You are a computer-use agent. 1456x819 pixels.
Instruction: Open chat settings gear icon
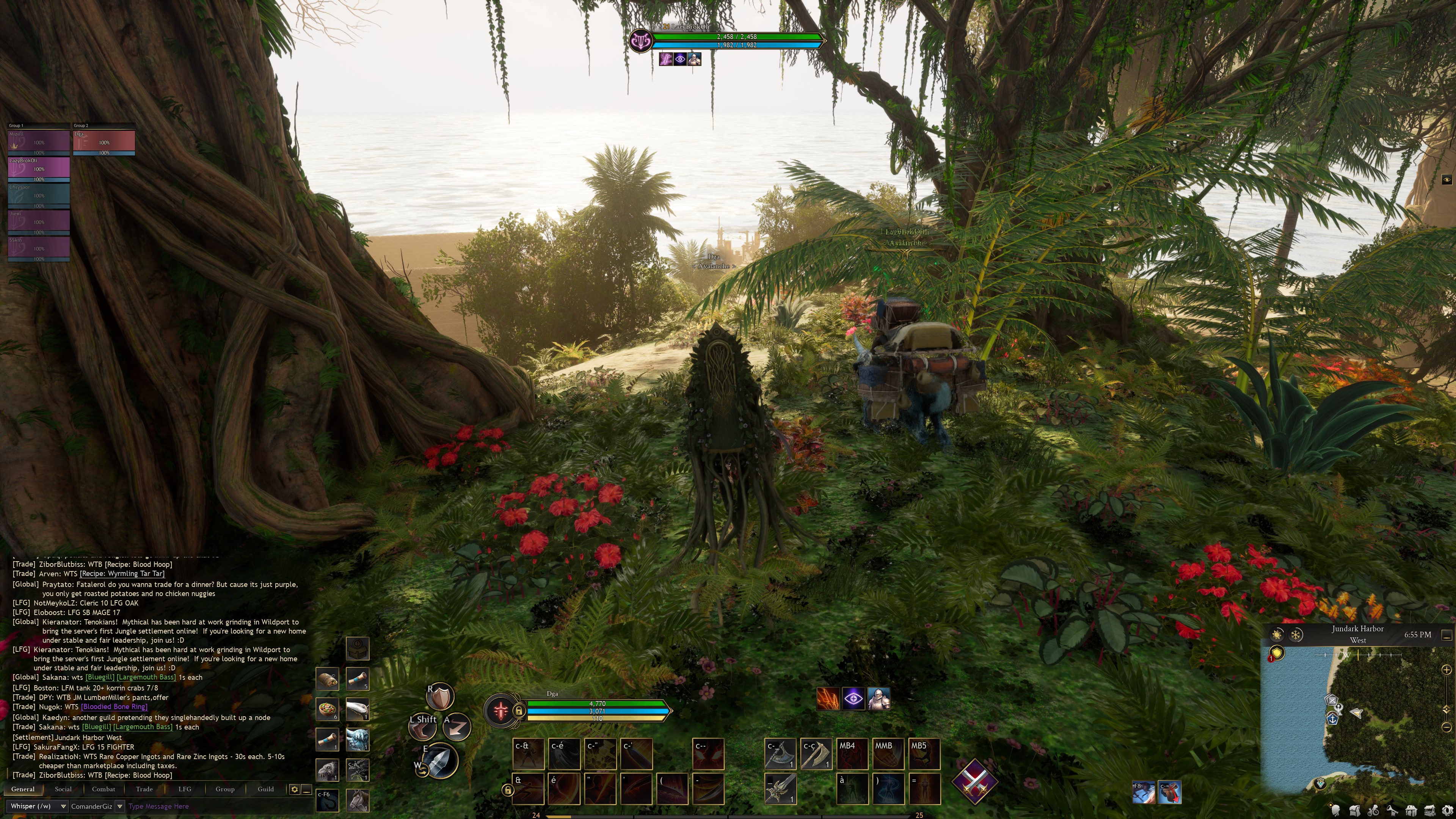pos(295,789)
